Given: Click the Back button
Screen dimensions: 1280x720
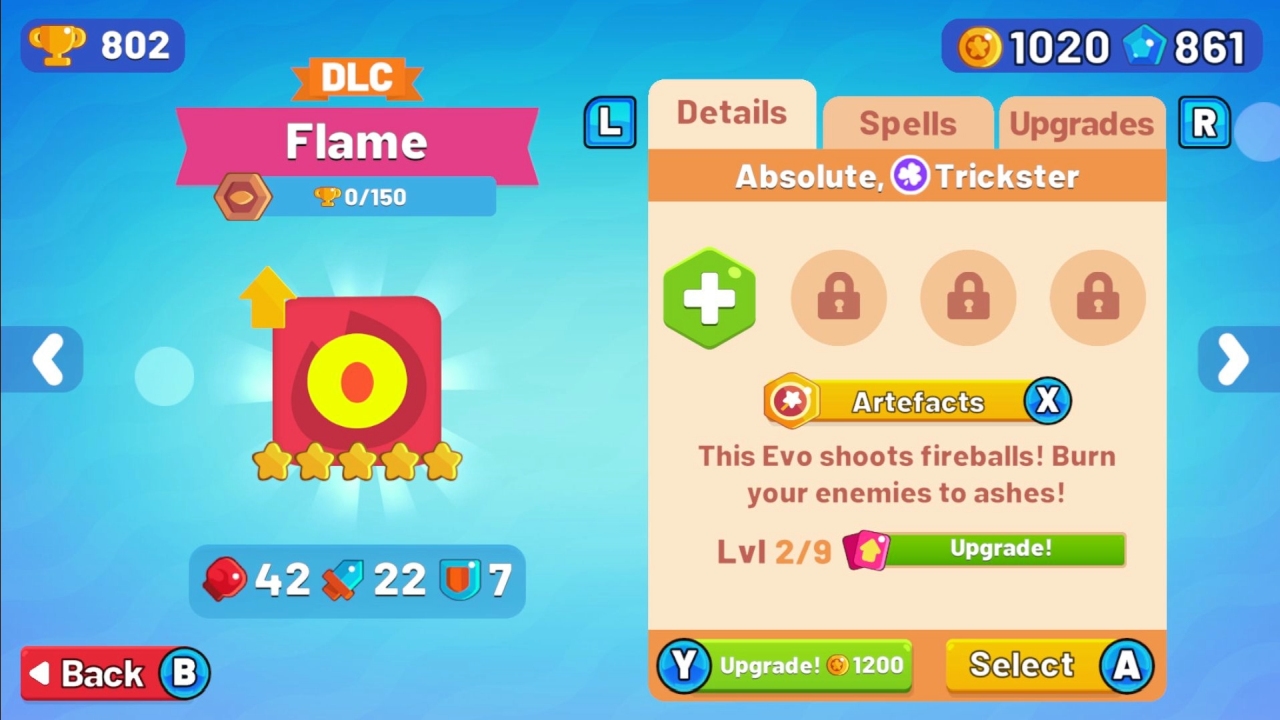Looking at the screenshot, I should (113, 672).
